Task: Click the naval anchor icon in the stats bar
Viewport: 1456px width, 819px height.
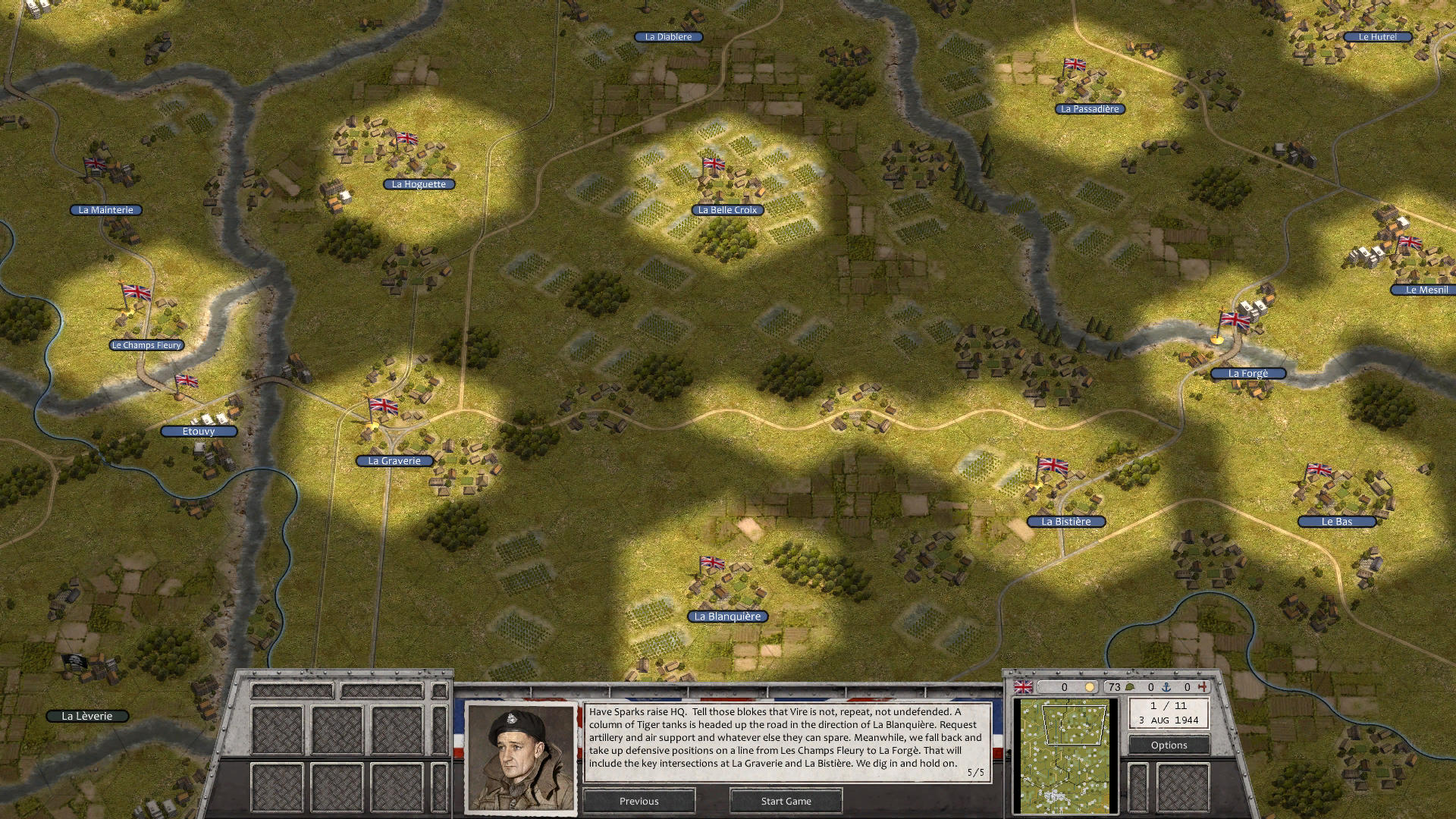Action: click(1166, 687)
